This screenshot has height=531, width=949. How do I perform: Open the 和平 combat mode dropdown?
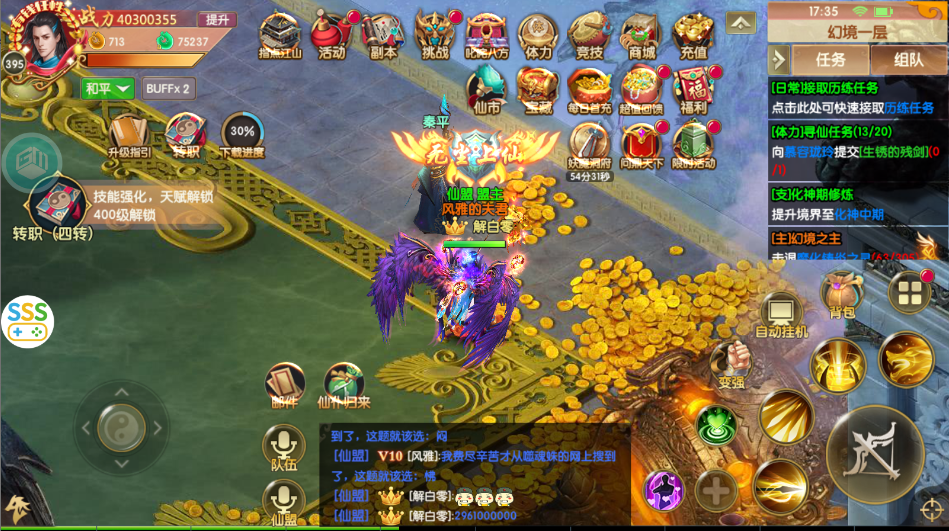107,88
